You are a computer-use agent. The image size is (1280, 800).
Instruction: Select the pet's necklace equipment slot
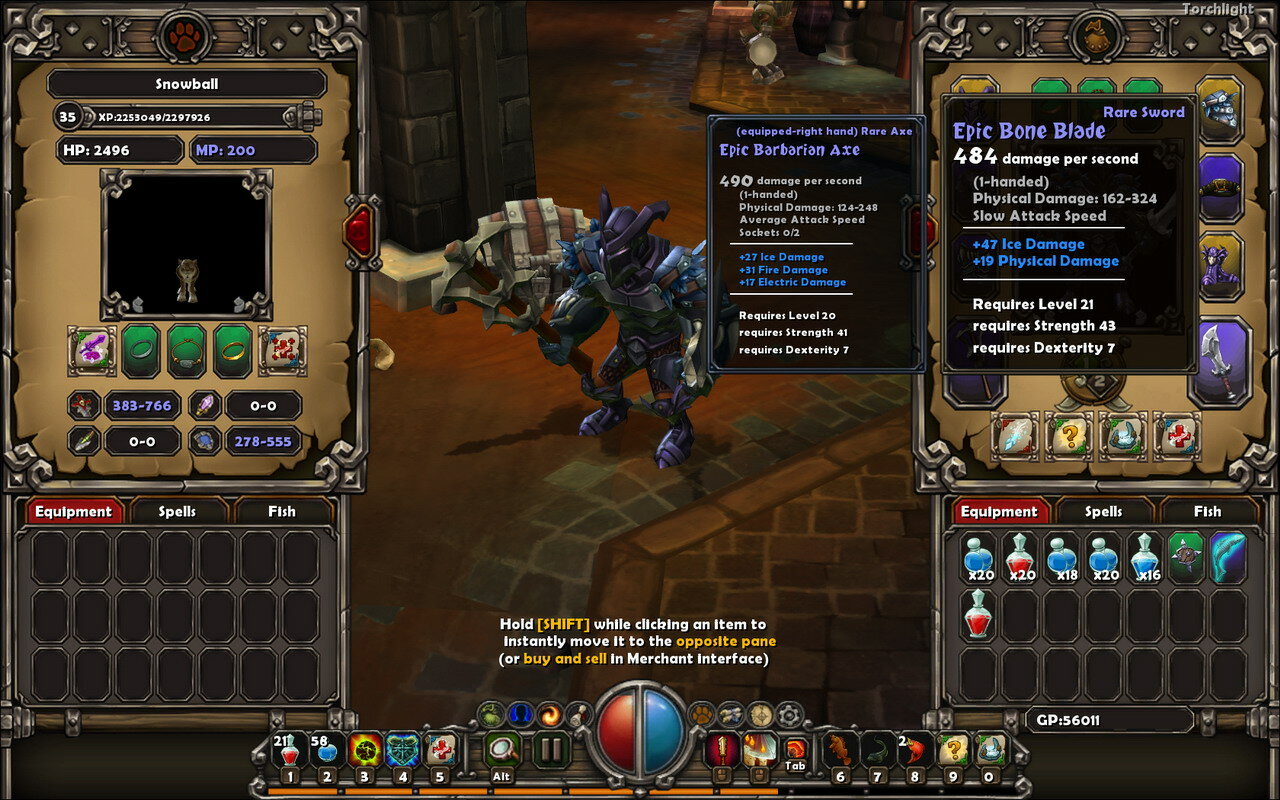tap(187, 350)
